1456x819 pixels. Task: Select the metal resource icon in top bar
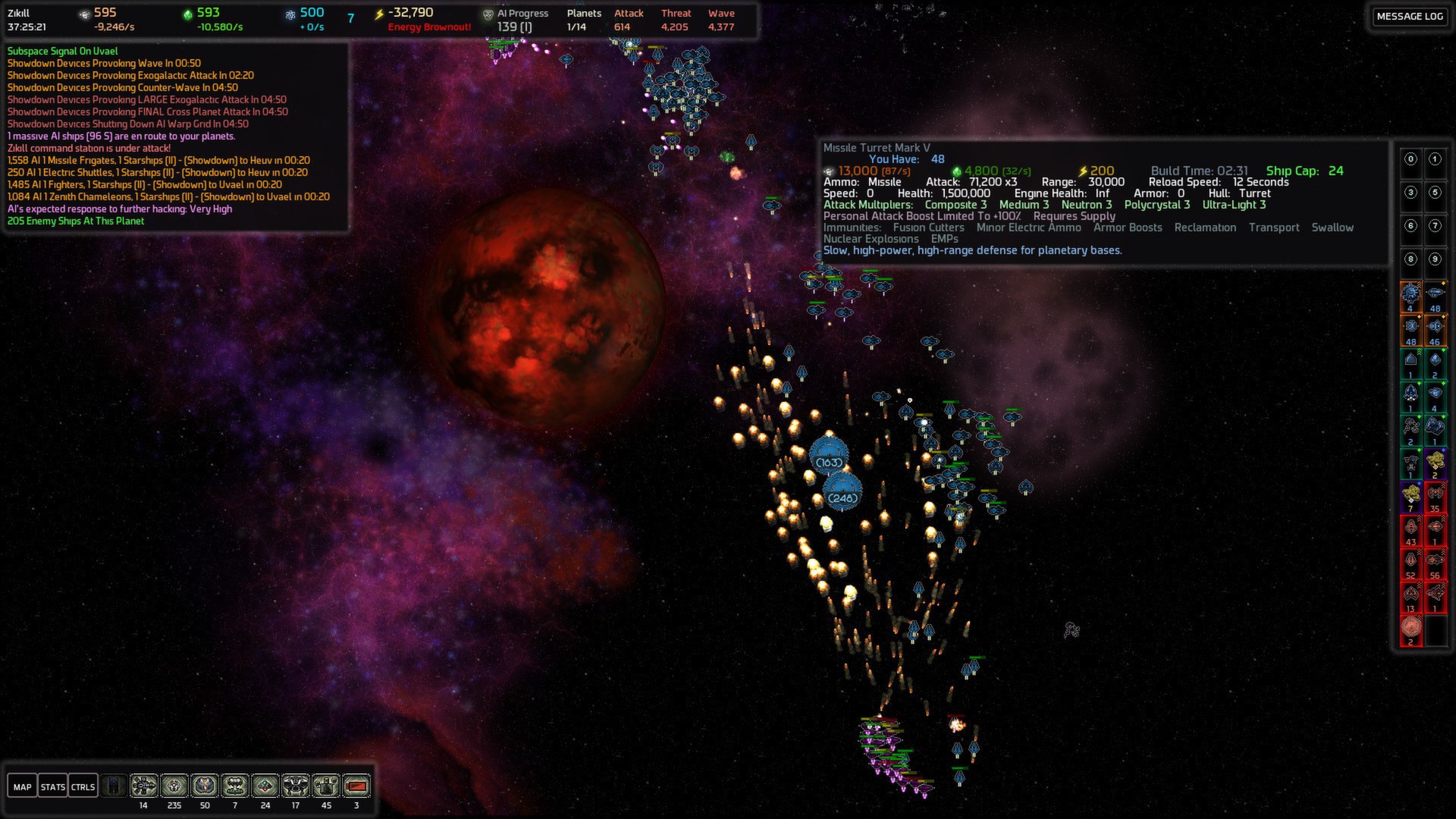click(83, 12)
